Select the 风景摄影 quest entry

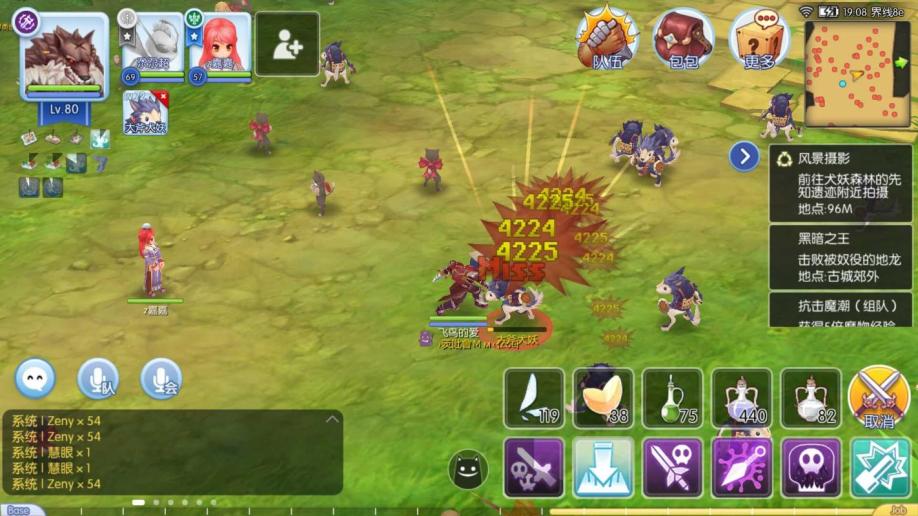840,183
